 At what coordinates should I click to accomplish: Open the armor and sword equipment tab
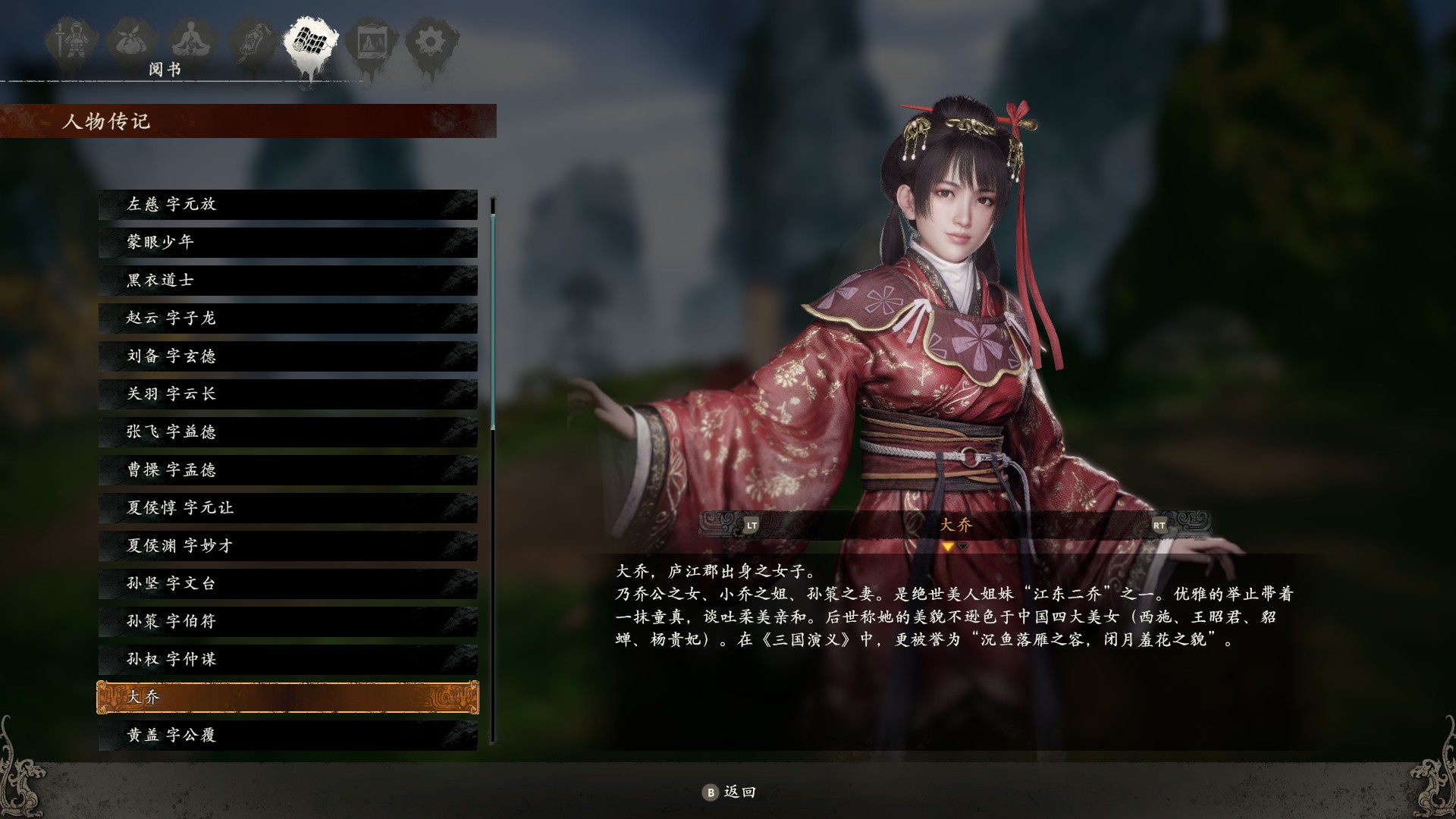click(x=71, y=42)
